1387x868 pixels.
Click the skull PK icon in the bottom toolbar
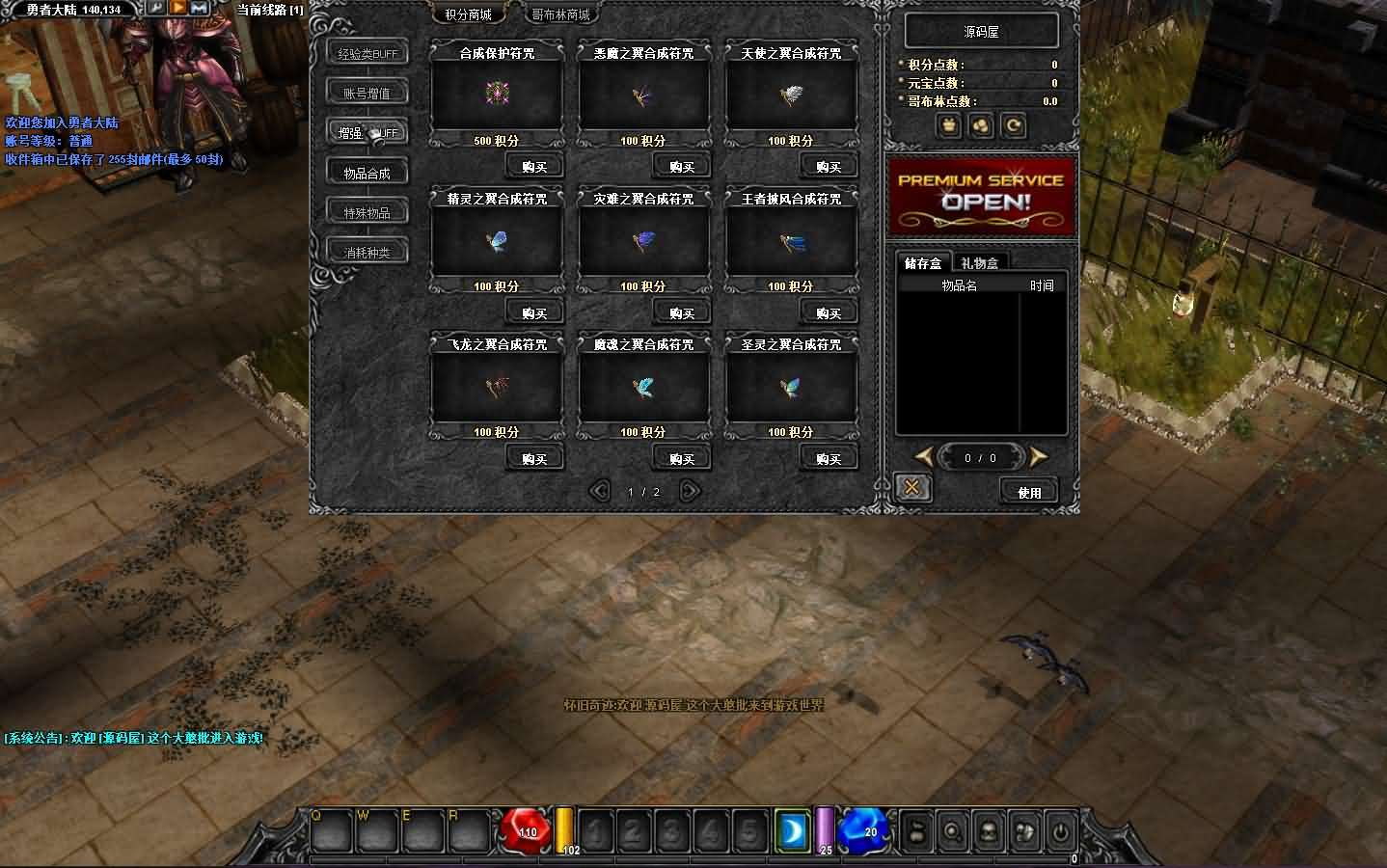988,832
